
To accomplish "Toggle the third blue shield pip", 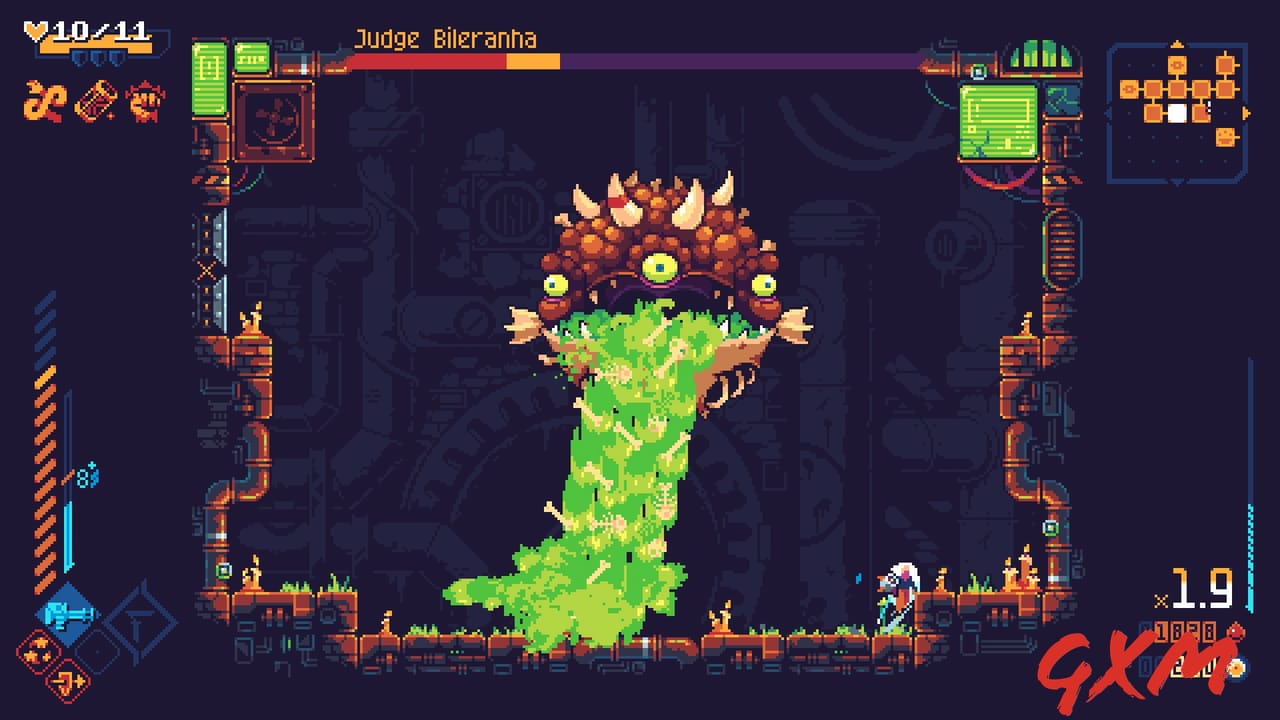I will (x=117, y=57).
